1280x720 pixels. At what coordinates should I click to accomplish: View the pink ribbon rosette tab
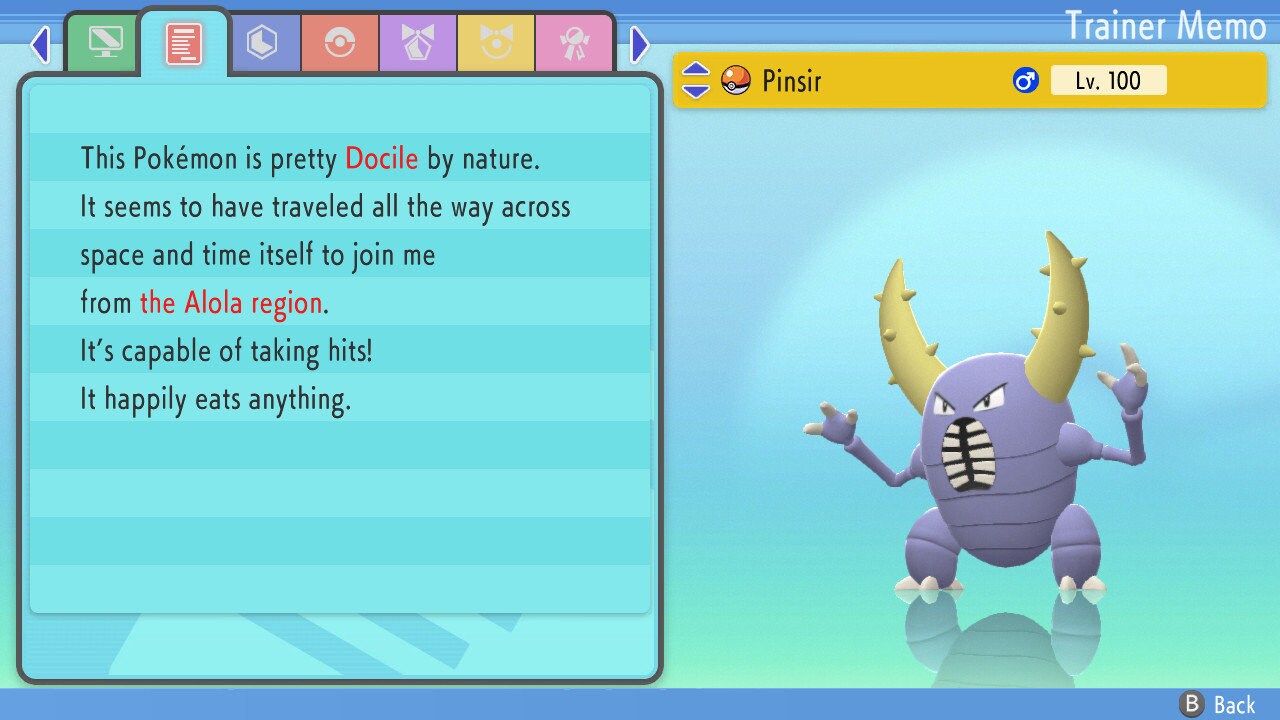[x=574, y=43]
